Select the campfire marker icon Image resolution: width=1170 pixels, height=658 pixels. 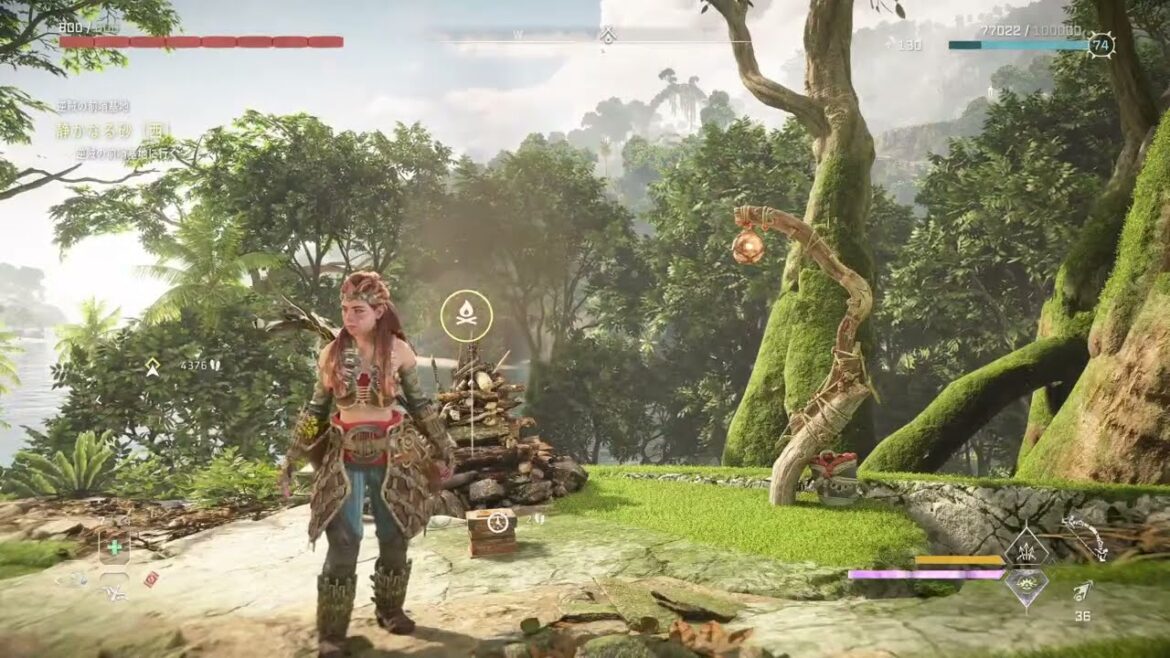point(466,315)
